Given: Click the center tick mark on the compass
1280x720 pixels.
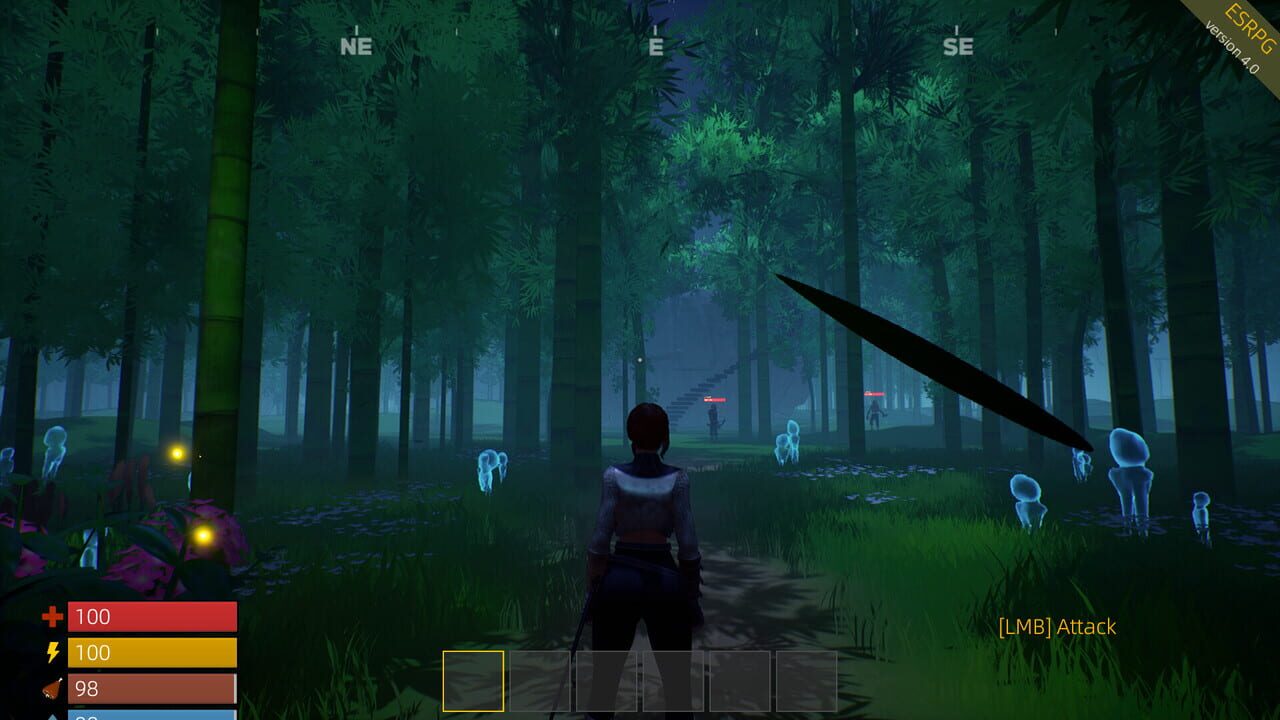Looking at the screenshot, I should point(658,28).
